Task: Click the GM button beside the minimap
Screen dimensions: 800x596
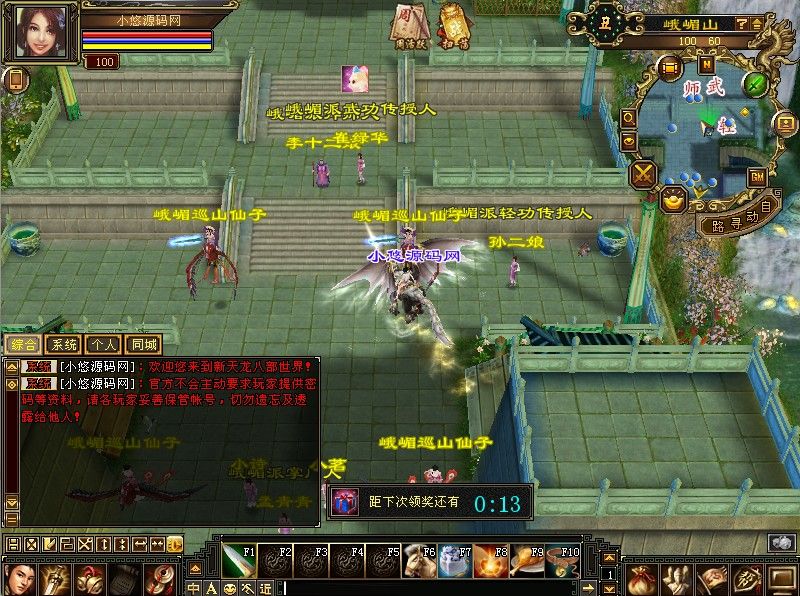Action: tap(757, 177)
